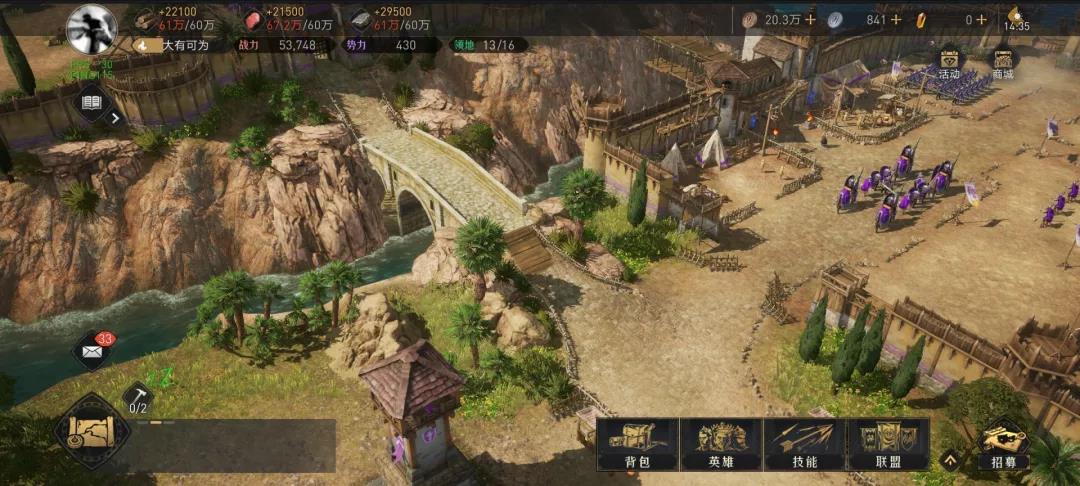Collapse the bottom menu with the up arrow

point(950,460)
